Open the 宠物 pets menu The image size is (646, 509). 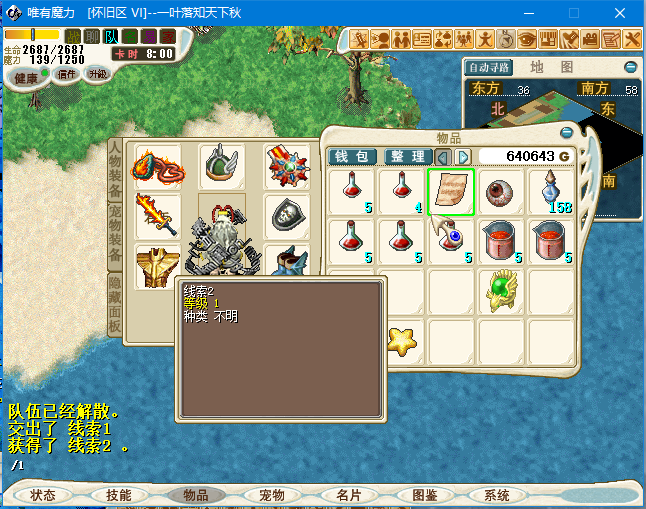pyautogui.click(x=272, y=495)
